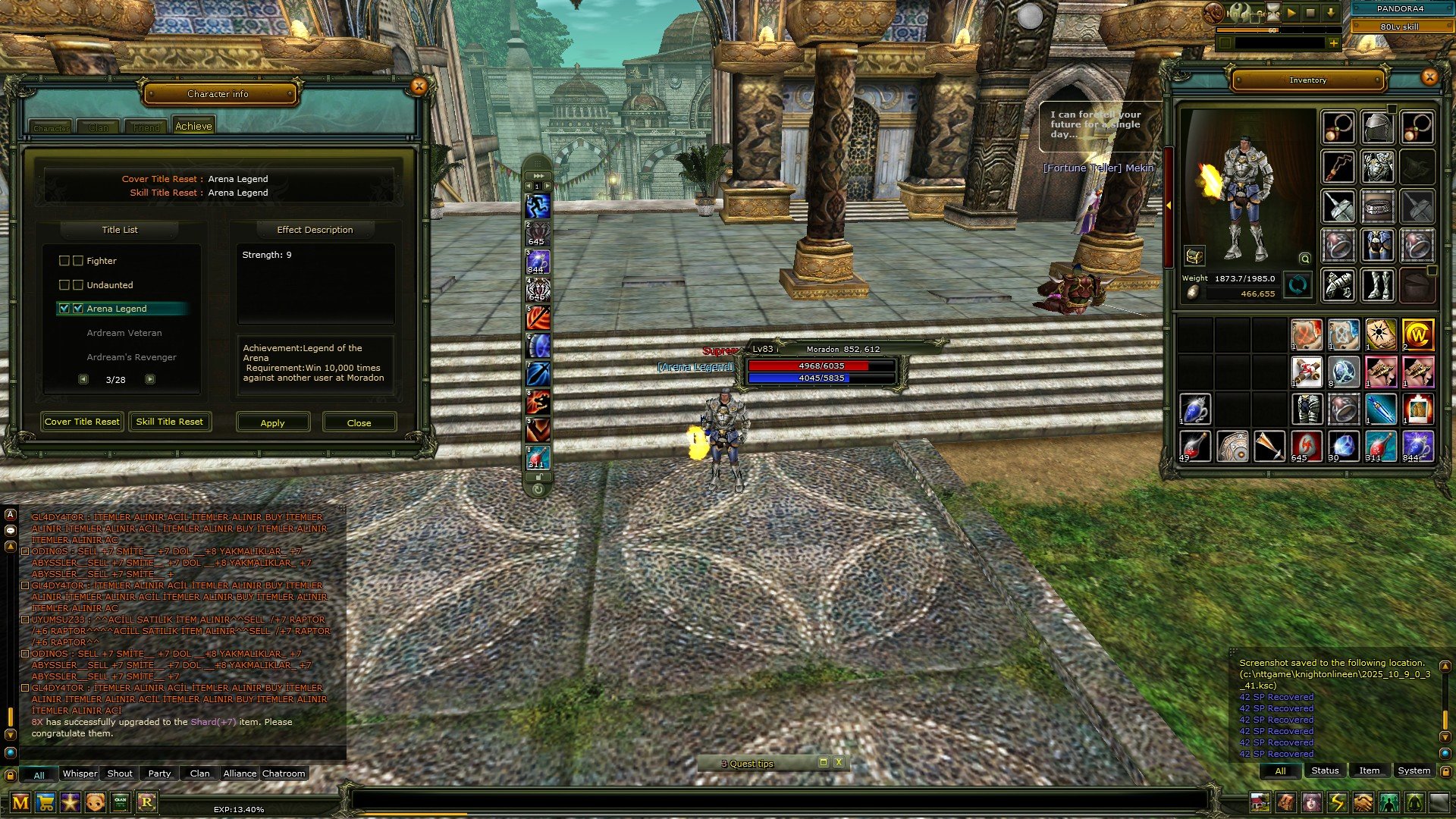Click the yellow M menu icon
Image resolution: width=1456 pixels, height=819 pixels.
pyautogui.click(x=20, y=802)
